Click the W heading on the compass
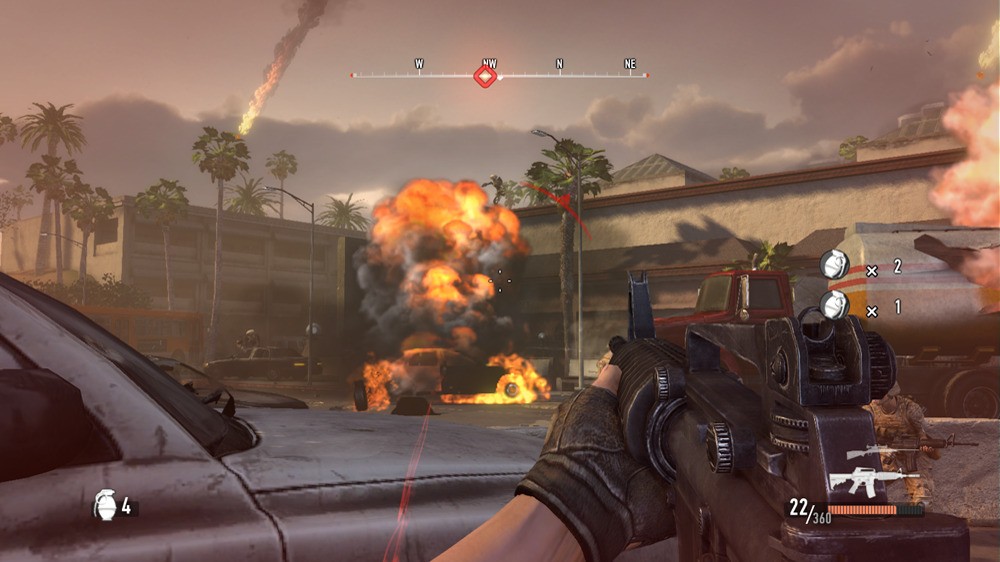Screen dimensions: 1000x562 [x=419, y=64]
